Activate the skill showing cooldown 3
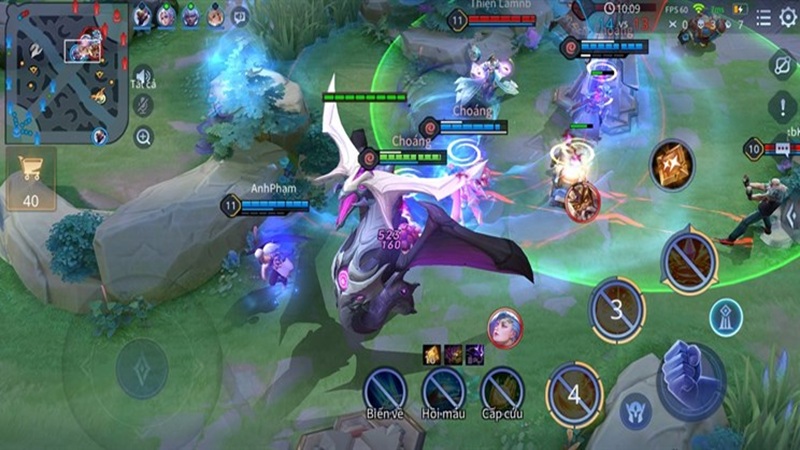The image size is (800, 450). coord(617,310)
